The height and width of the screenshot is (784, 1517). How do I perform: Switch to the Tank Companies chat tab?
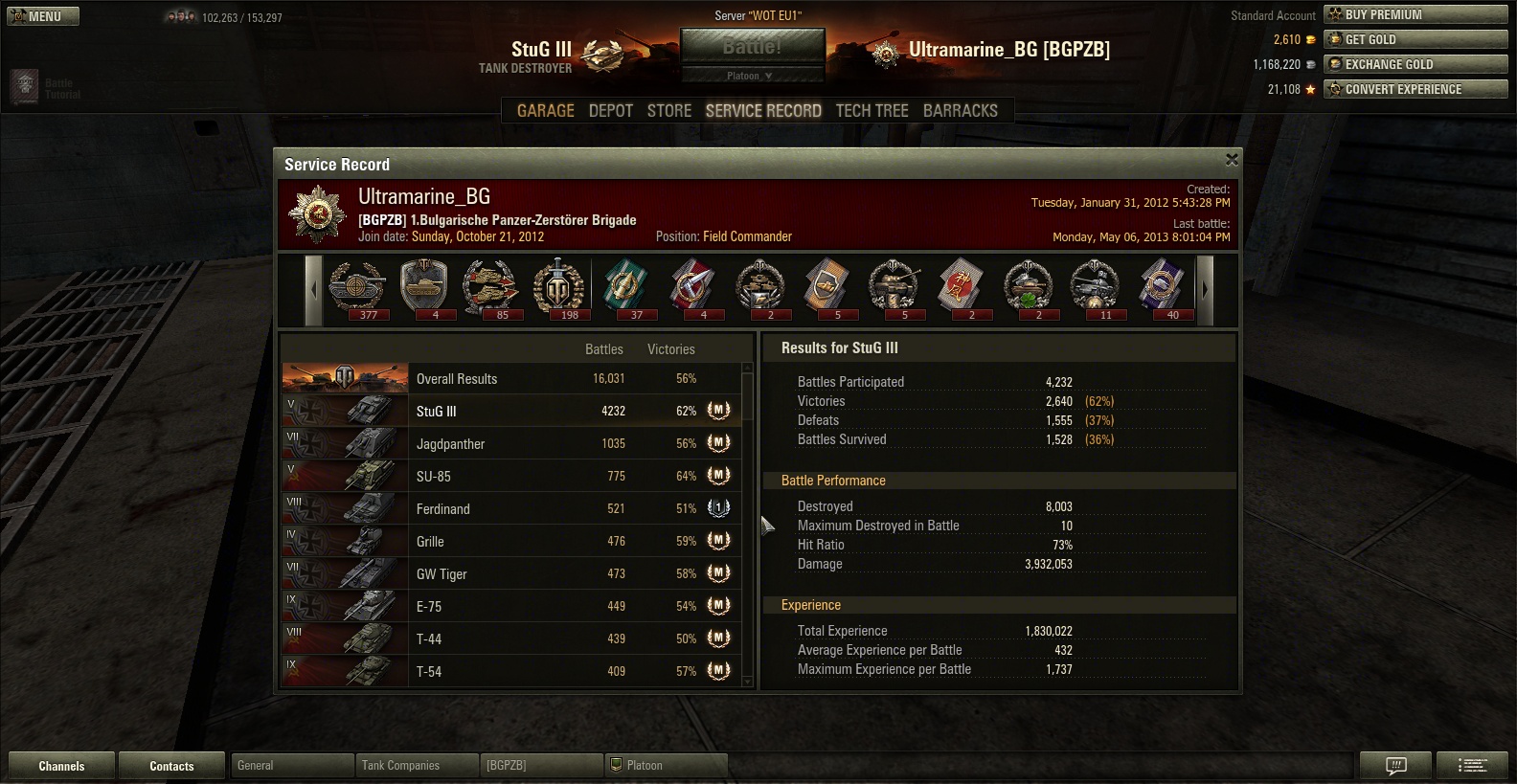click(416, 766)
